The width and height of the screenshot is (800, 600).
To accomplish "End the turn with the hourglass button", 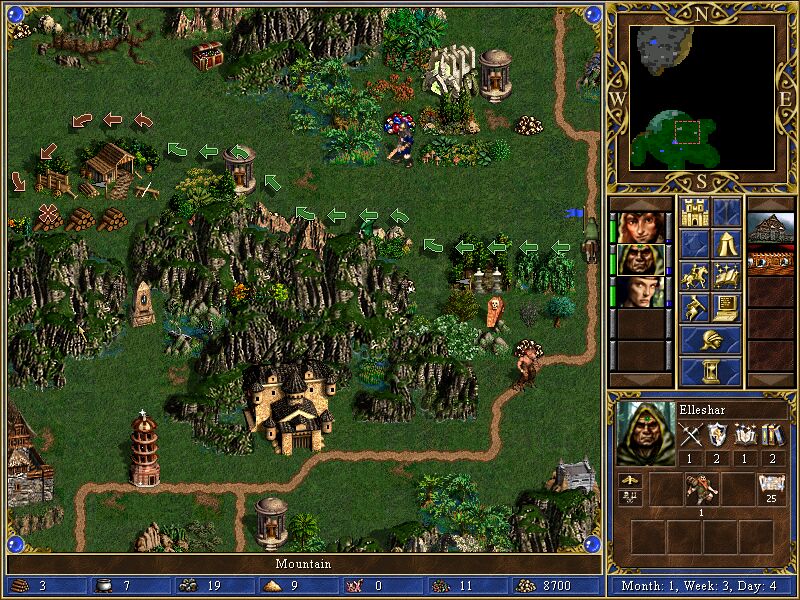I will 711,371.
